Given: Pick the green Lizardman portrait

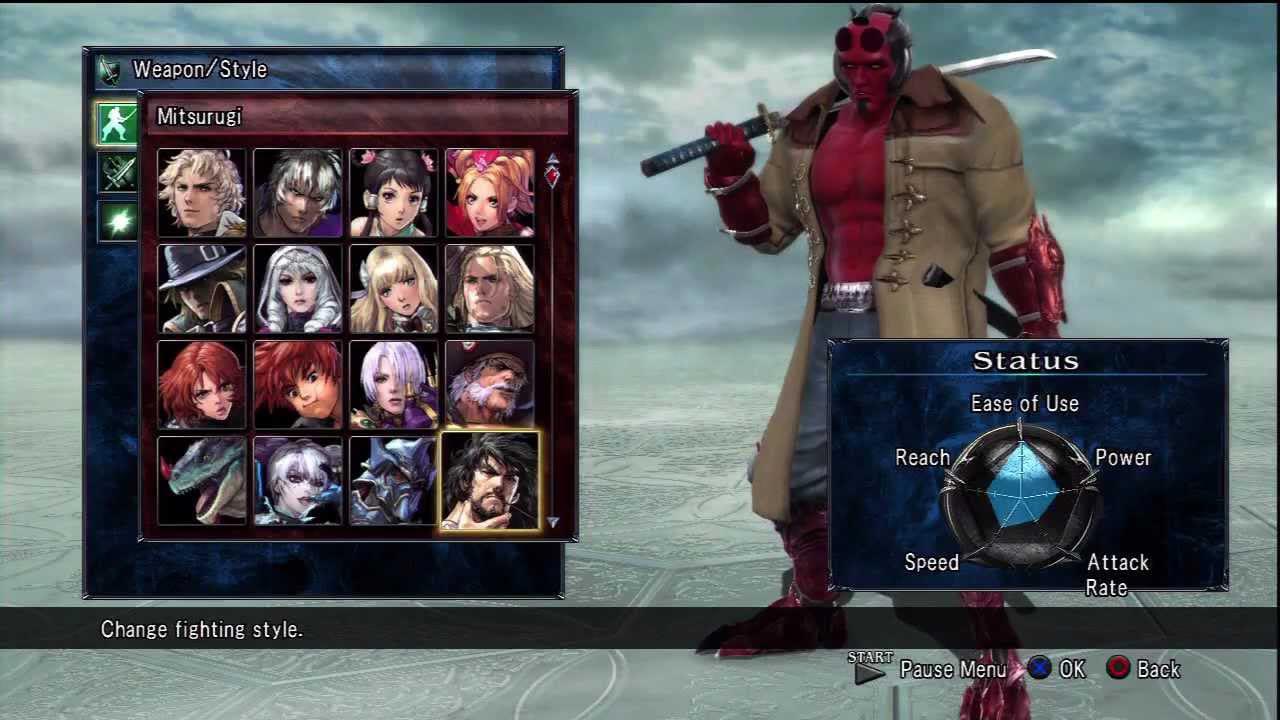Looking at the screenshot, I should tap(201, 480).
